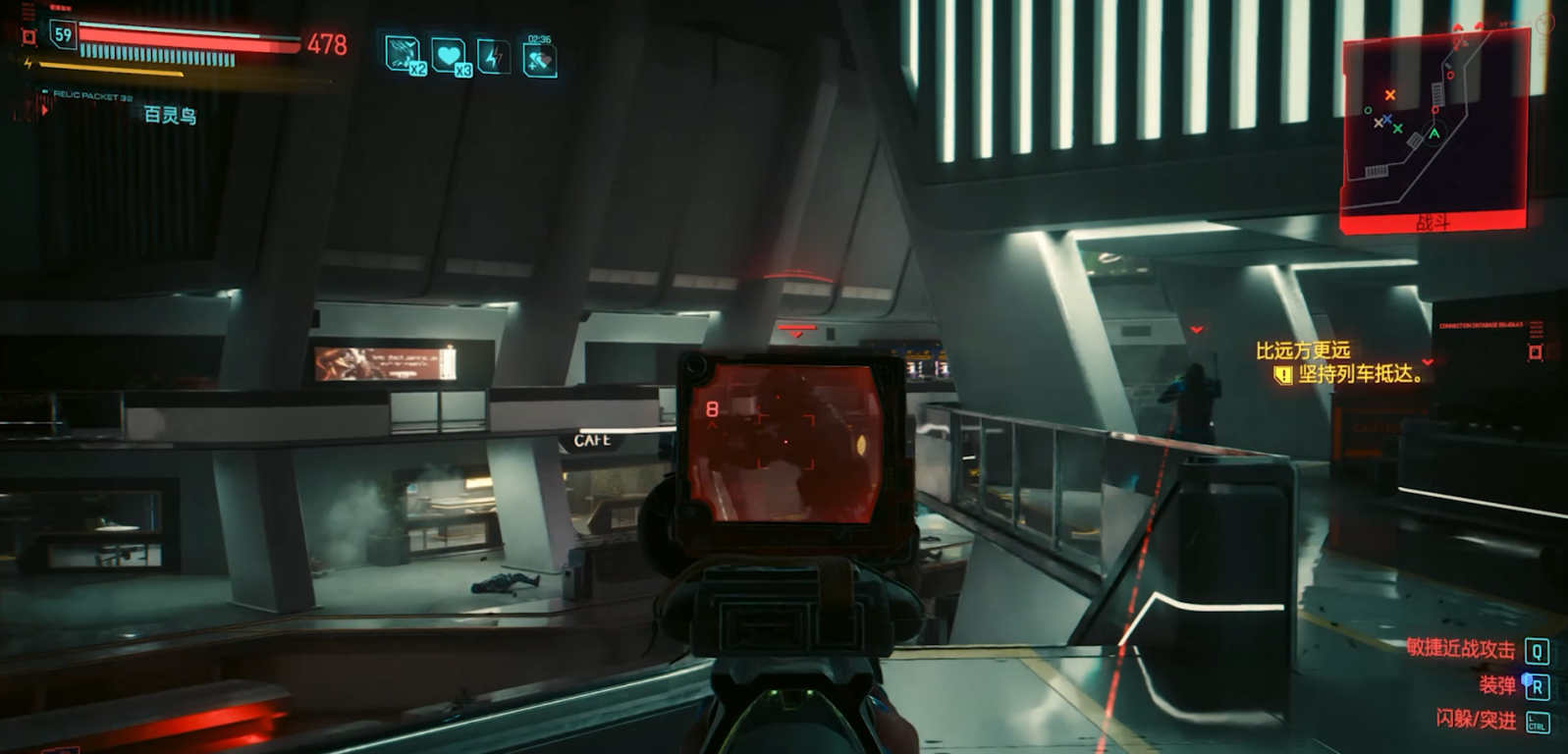Click the claw-mark x2 status effect icon
This screenshot has width=1568, height=754.
[x=404, y=55]
